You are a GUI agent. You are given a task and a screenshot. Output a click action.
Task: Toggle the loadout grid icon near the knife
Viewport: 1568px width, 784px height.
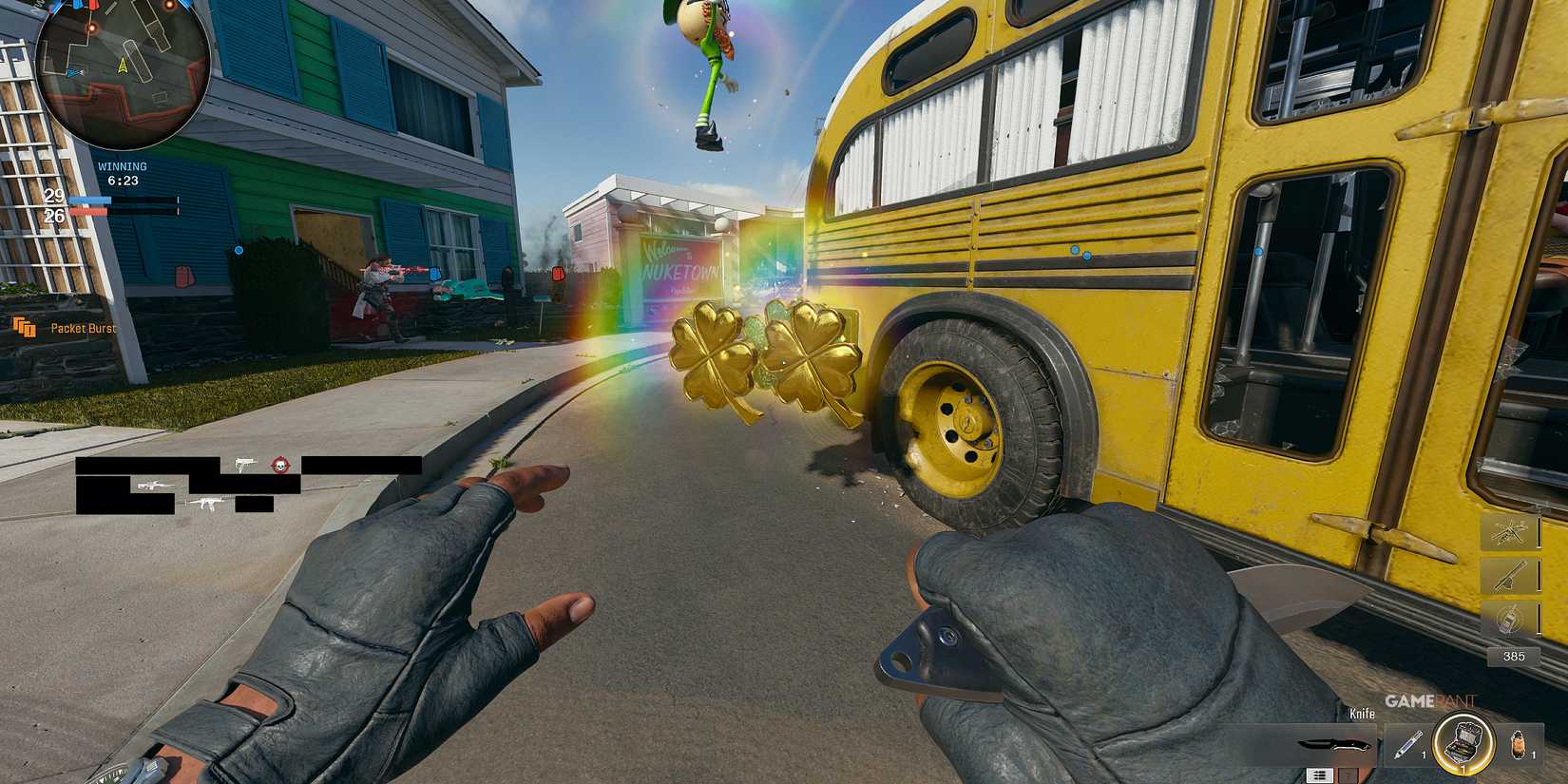(x=1320, y=776)
